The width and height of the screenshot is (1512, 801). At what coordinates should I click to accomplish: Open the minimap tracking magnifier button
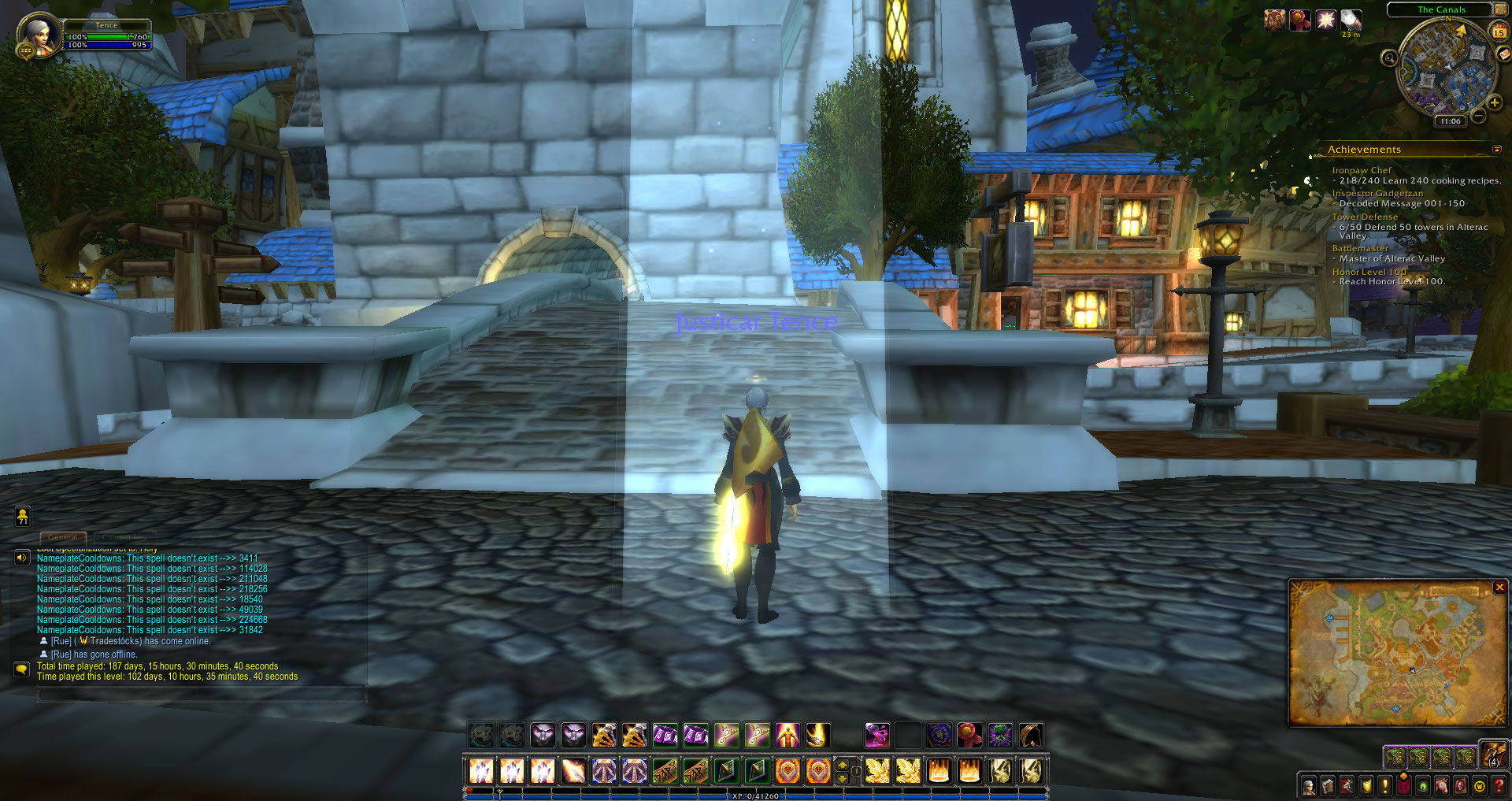[x=1389, y=57]
